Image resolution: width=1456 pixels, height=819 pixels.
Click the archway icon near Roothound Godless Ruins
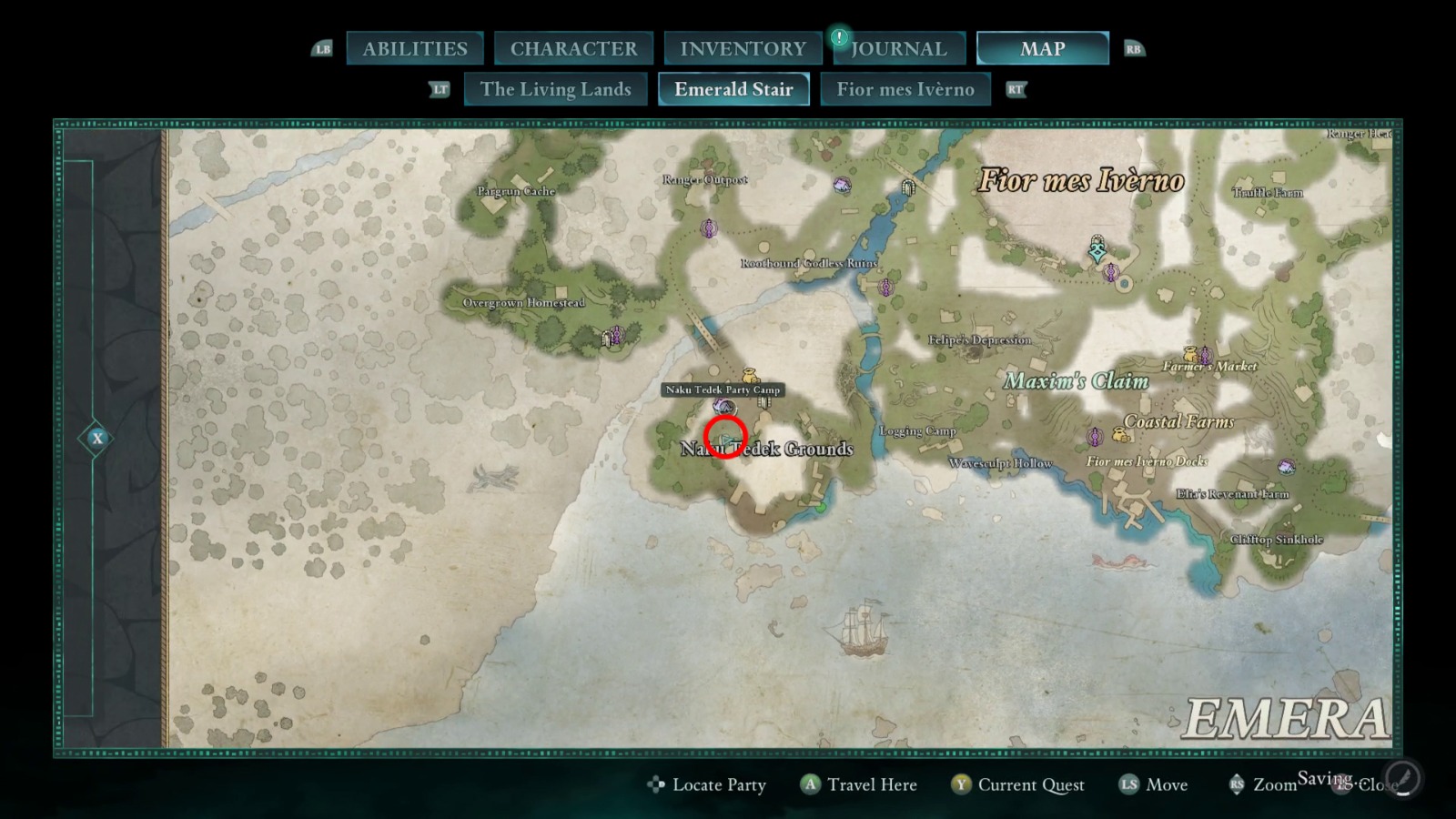coord(909,187)
